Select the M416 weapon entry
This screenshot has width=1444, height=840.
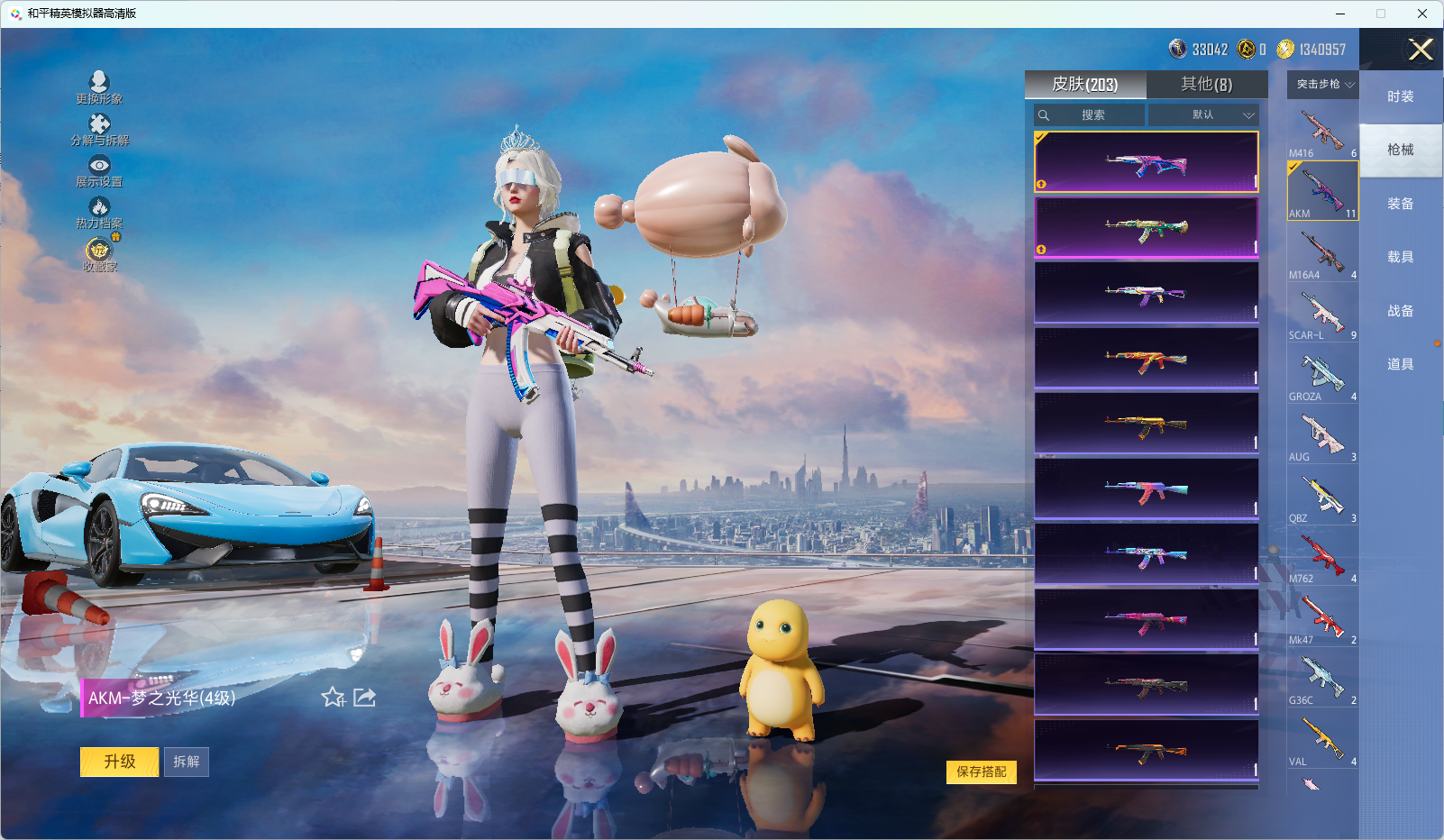click(x=1322, y=132)
